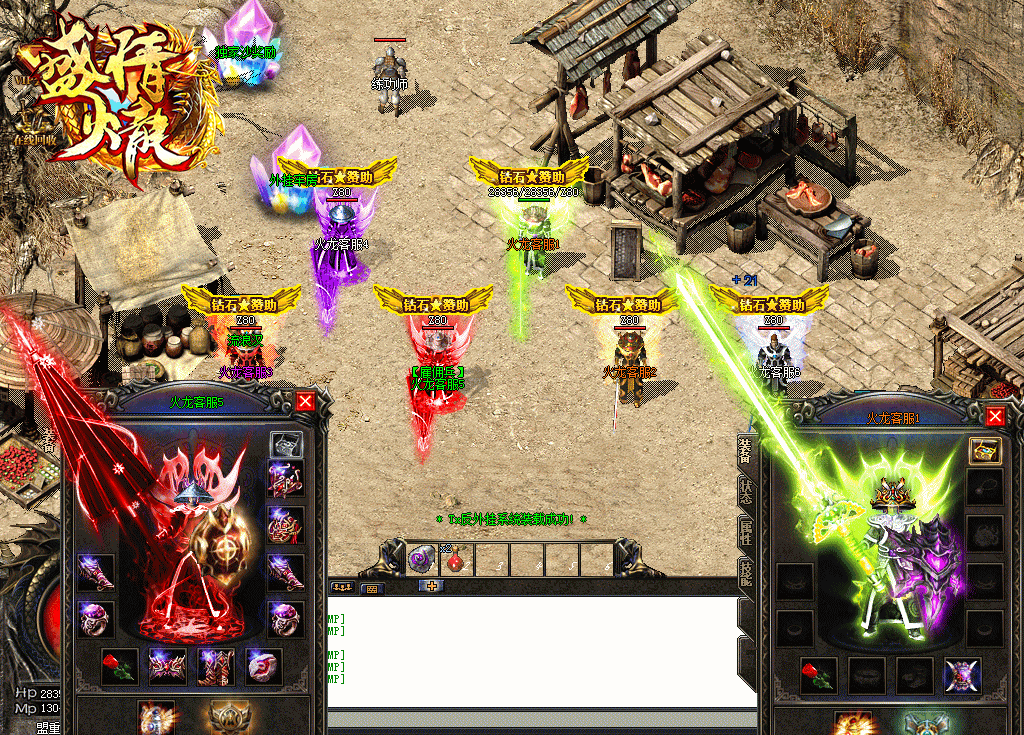The image size is (1024, 735).
Task: Click the orange plus button above chat
Action: pos(432,586)
